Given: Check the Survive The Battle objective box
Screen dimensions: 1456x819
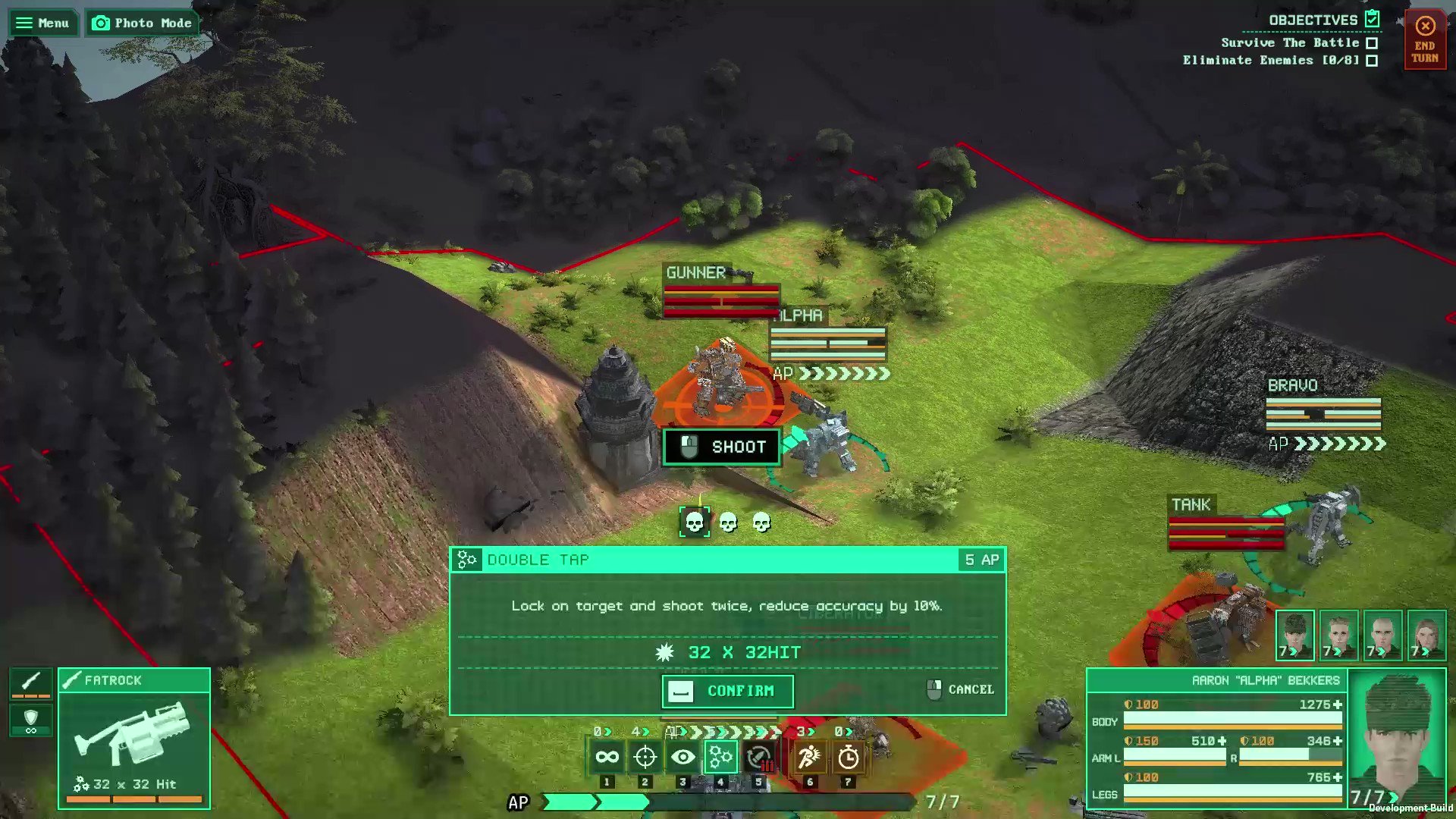Looking at the screenshot, I should click(1370, 43).
